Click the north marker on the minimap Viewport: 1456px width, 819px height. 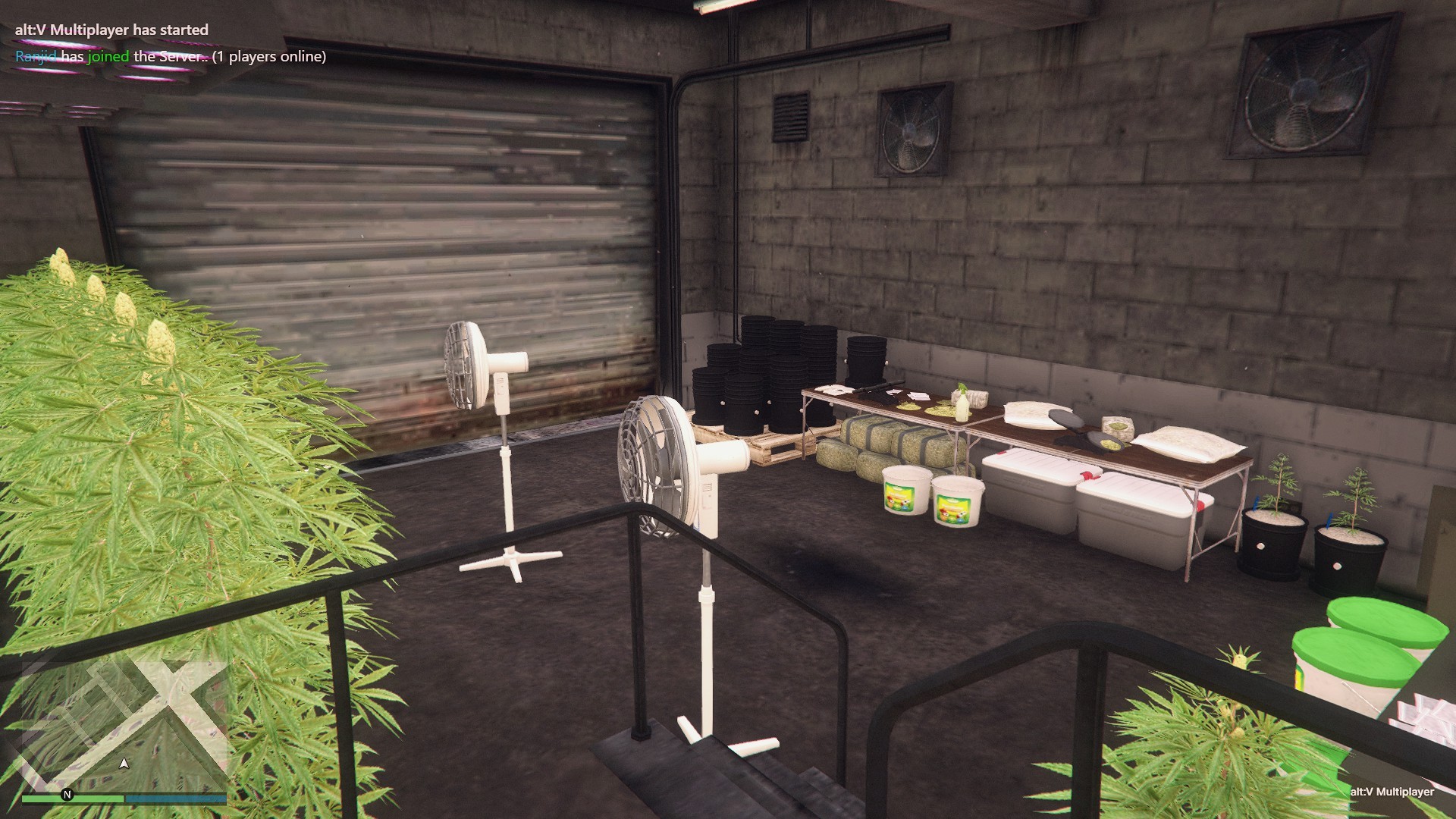pos(67,795)
